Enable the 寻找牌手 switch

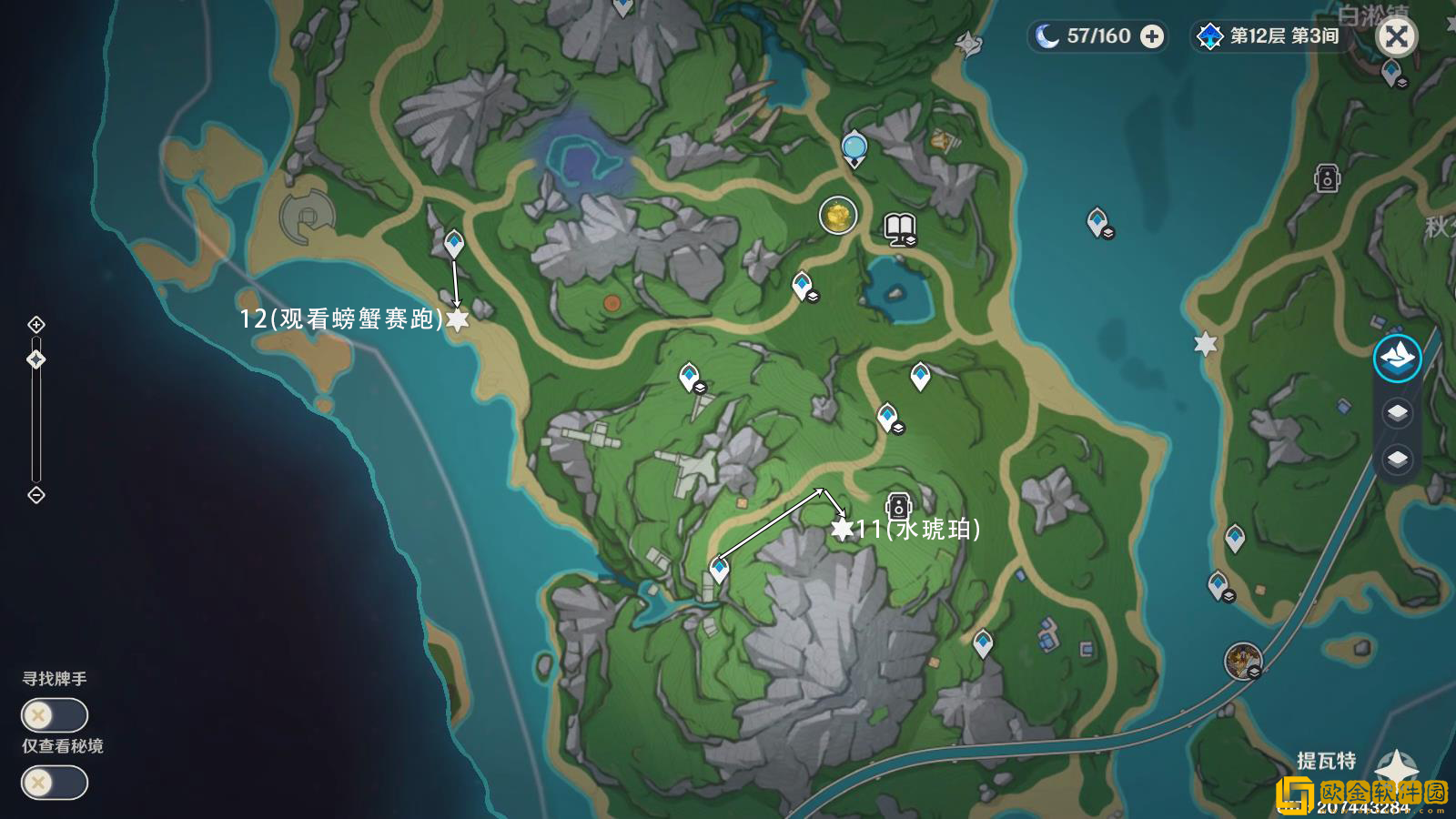tap(53, 715)
